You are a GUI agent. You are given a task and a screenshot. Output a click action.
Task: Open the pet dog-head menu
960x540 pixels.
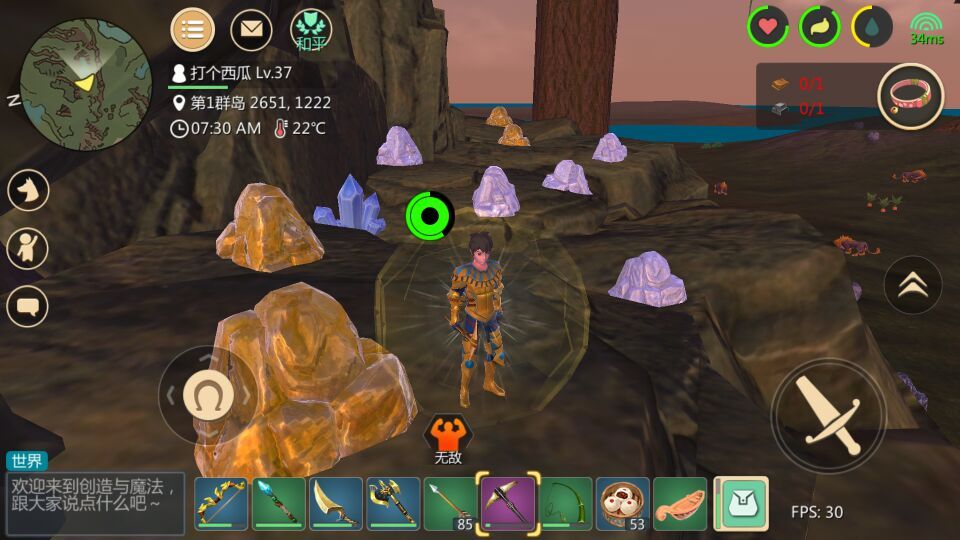tap(28, 190)
